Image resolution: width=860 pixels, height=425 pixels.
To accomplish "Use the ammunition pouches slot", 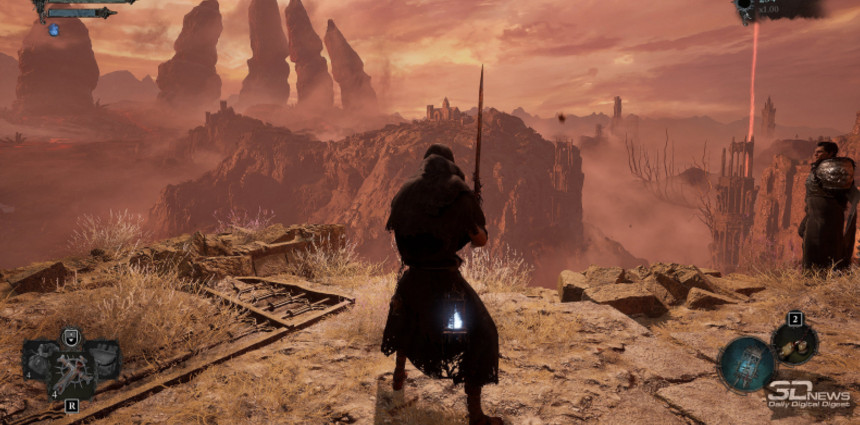I will [x=796, y=345].
